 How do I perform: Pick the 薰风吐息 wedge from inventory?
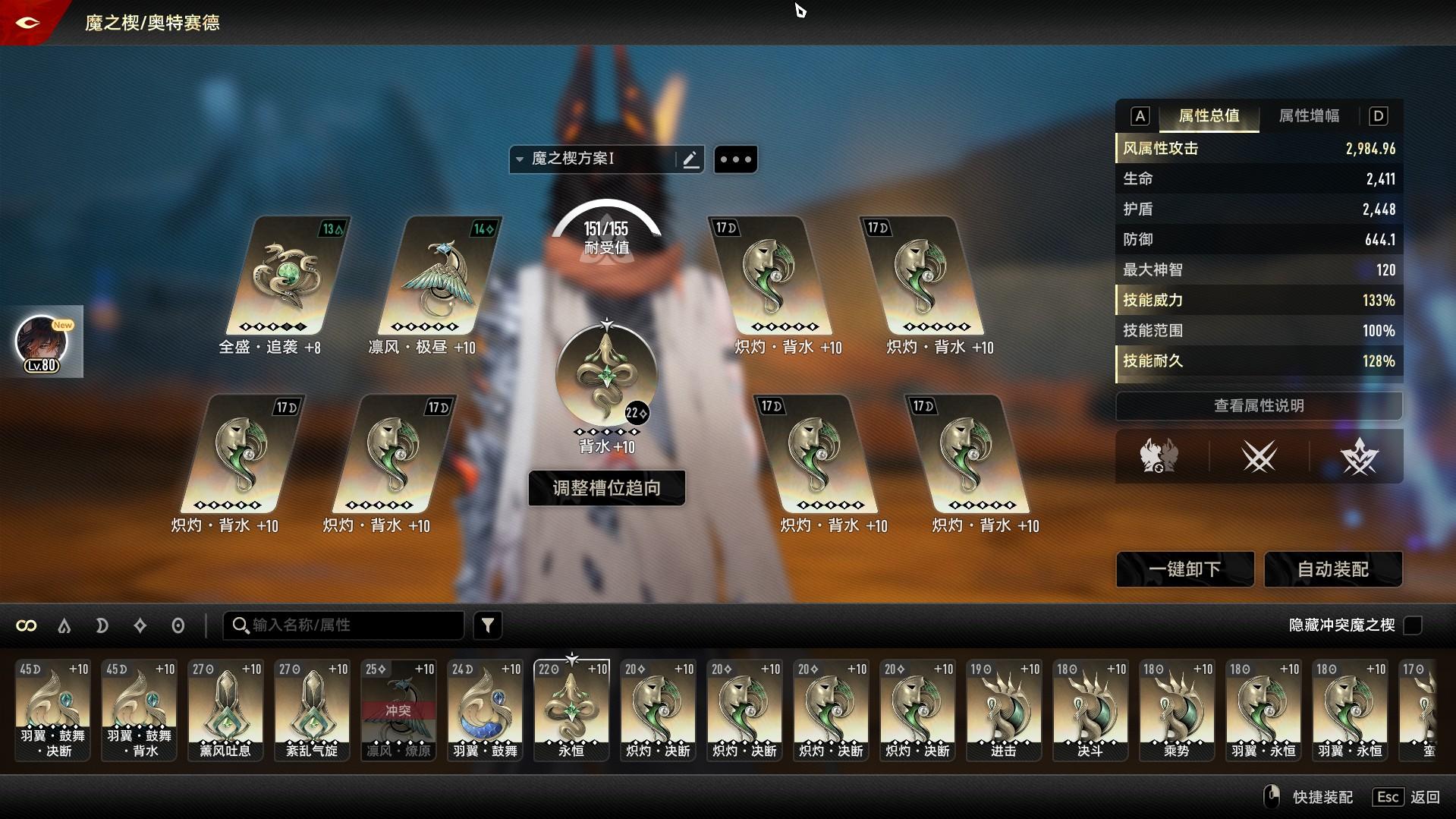click(x=225, y=710)
